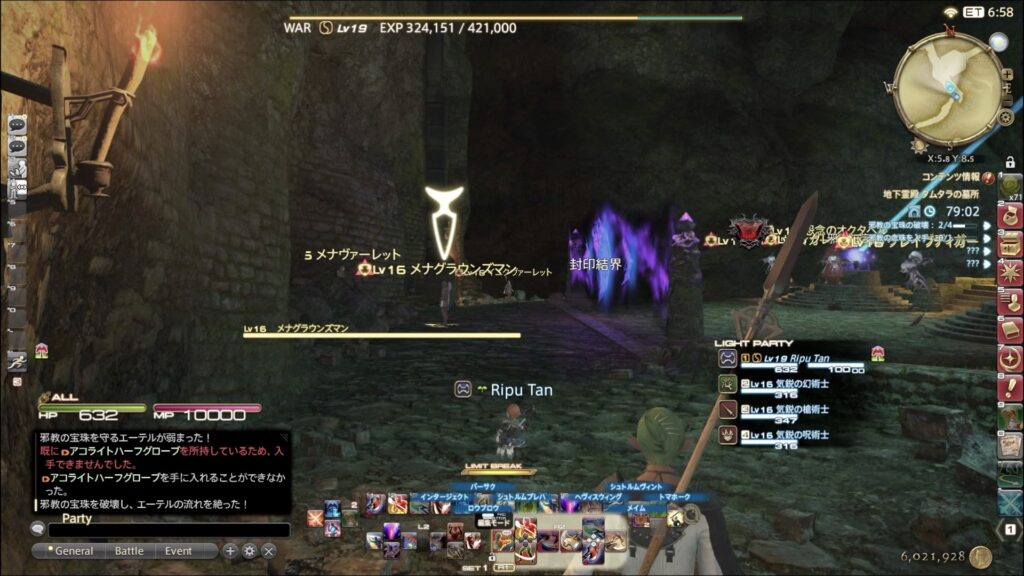
Task: Click the number 1 page button at lower right
Action: [x=1011, y=530]
